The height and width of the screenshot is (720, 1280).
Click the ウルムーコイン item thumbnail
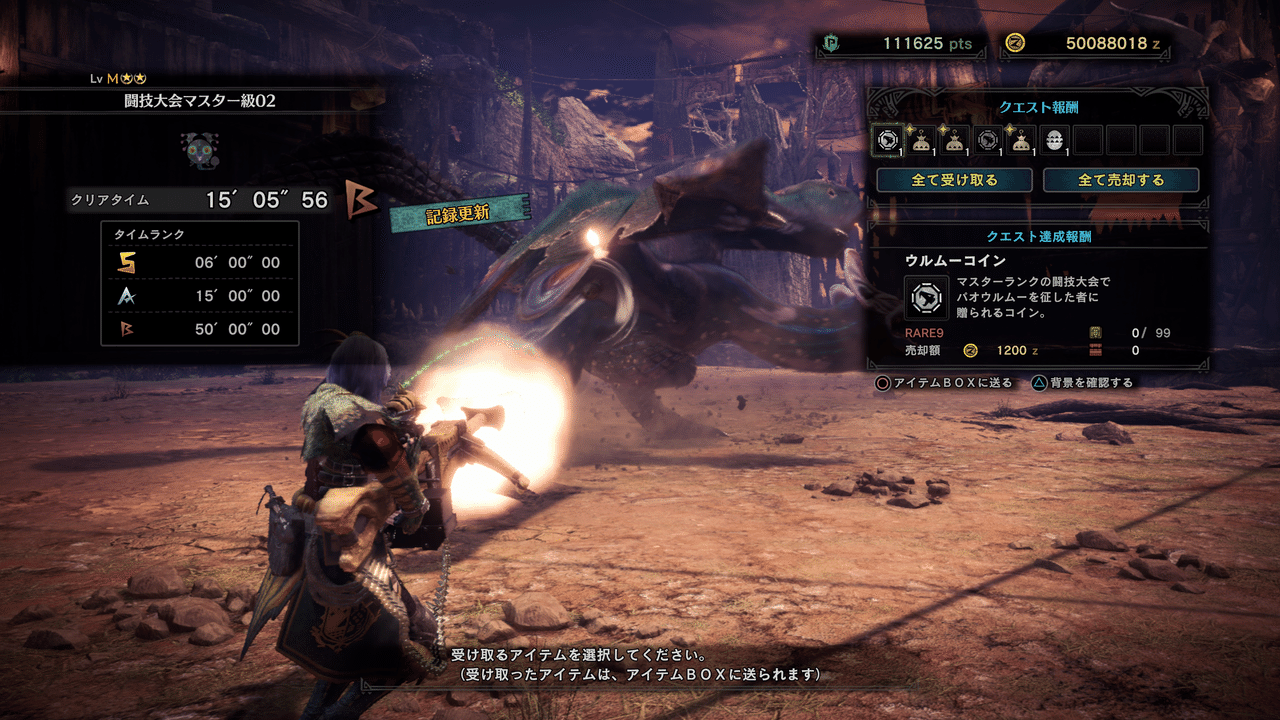pyautogui.click(x=927, y=298)
